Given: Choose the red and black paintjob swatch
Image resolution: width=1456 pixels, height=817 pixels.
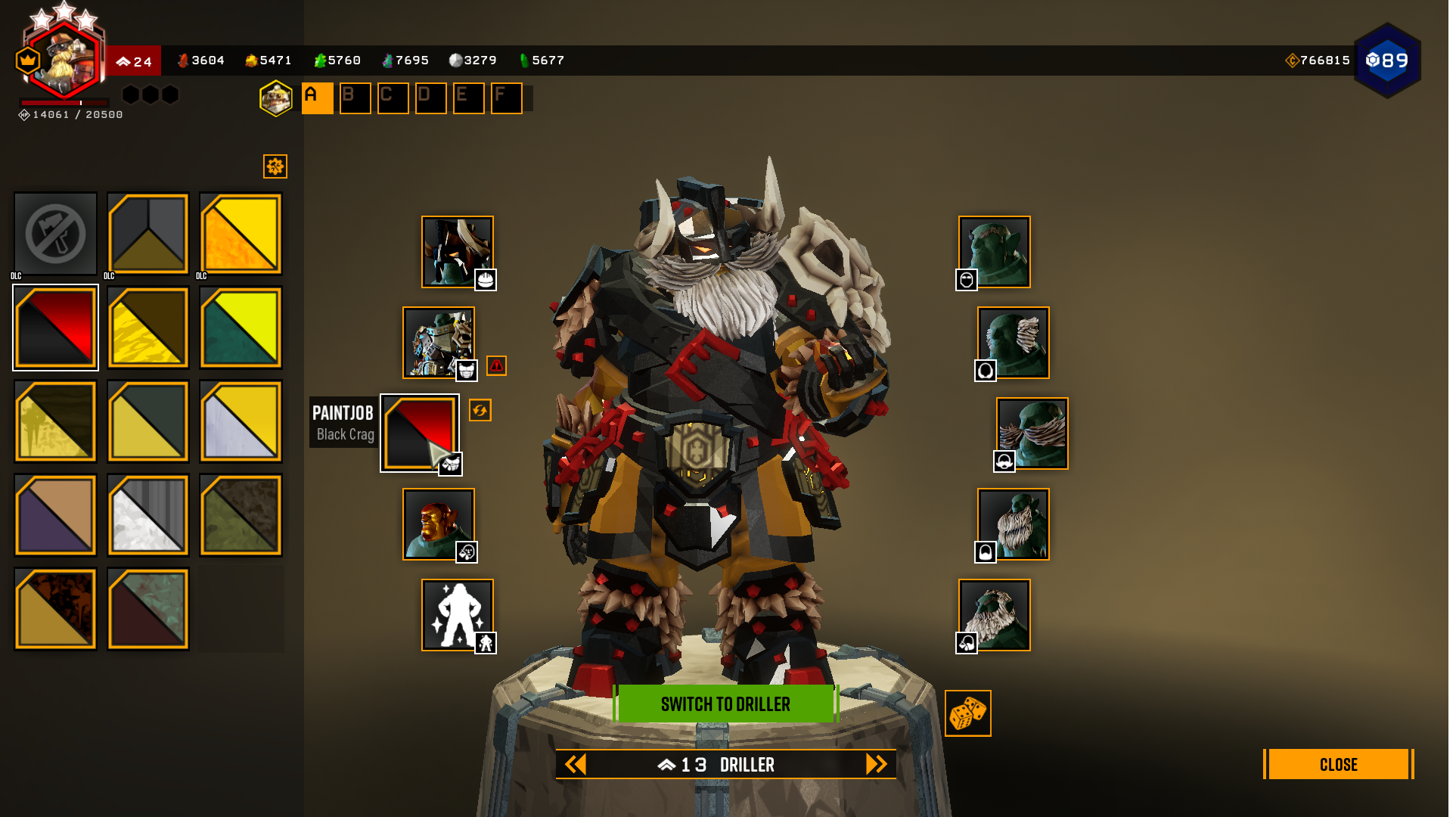Looking at the screenshot, I should (x=55, y=328).
